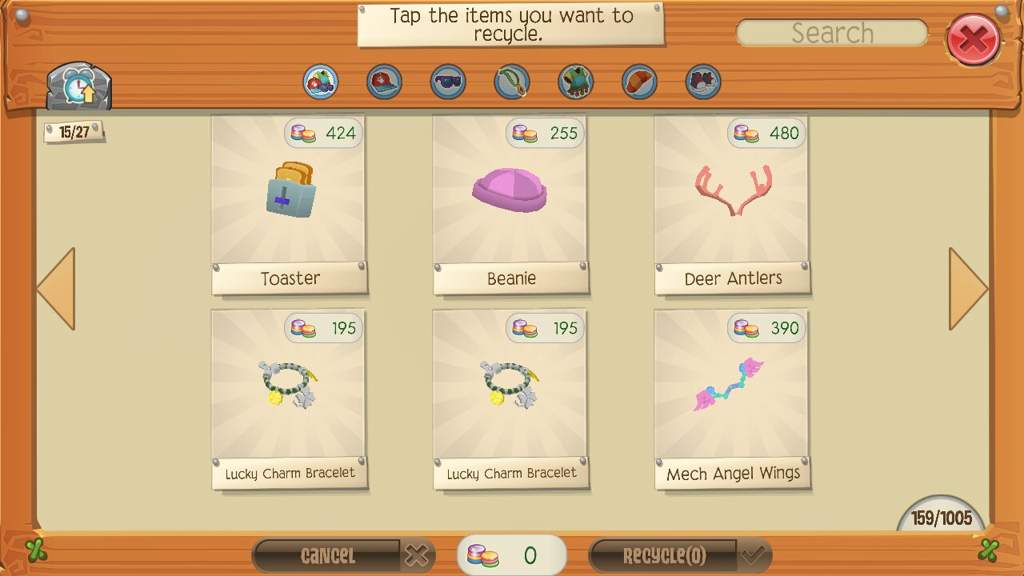Image resolution: width=1024 pixels, height=576 pixels.
Task: Sort items using the alarm clock button
Action: 78,87
